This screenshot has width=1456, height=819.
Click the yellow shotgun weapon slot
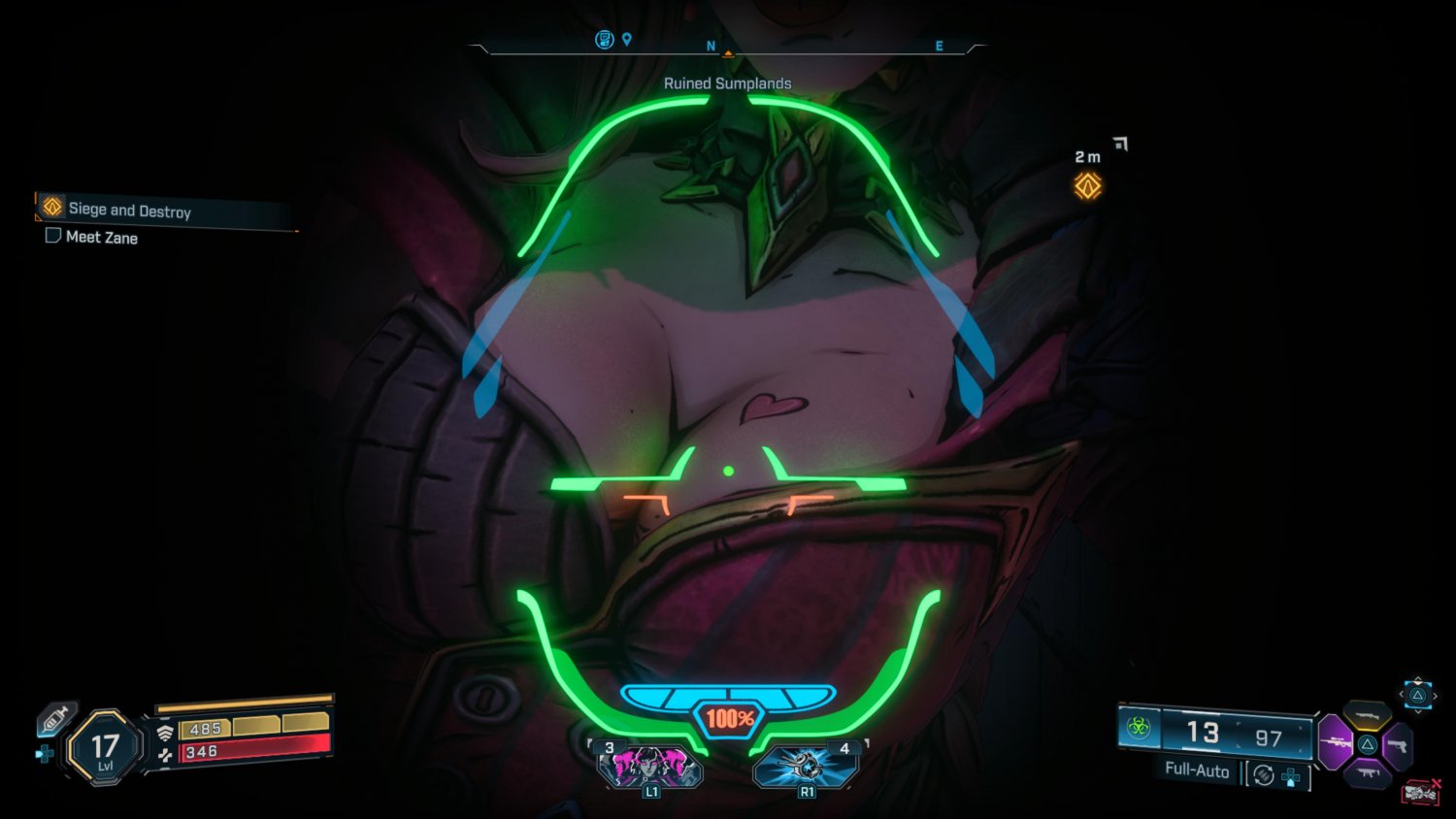1368,715
